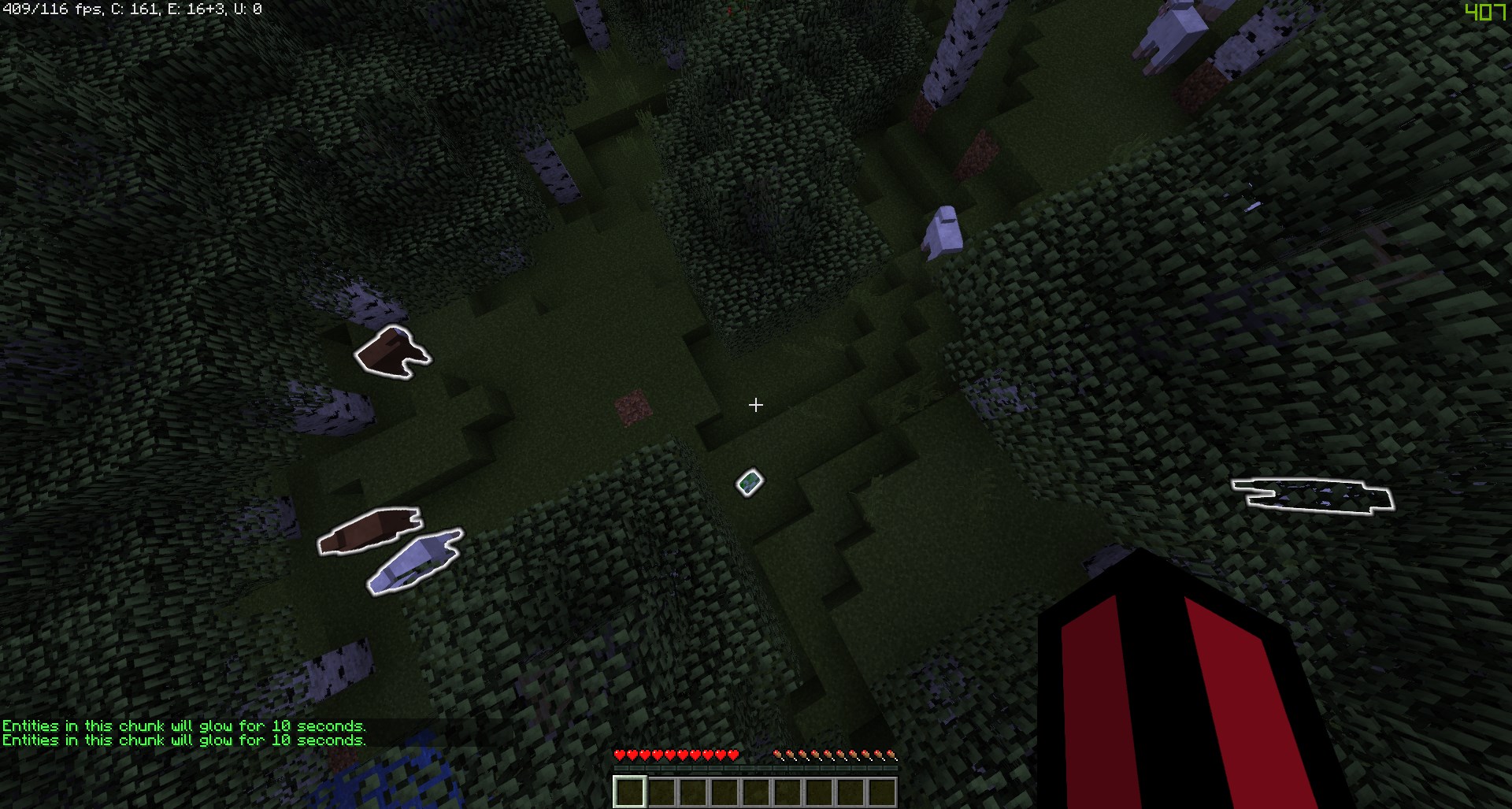The image size is (1512, 809).
Task: Click the last heart in the health bar
Action: (732, 754)
